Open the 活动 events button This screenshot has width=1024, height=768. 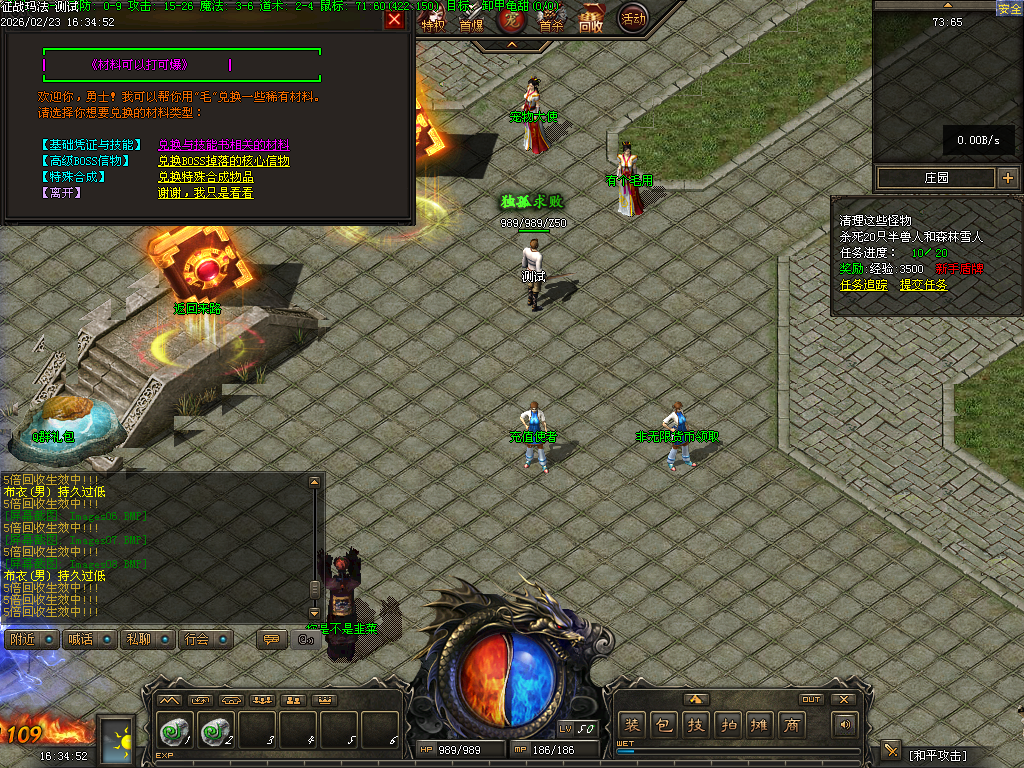[632, 18]
